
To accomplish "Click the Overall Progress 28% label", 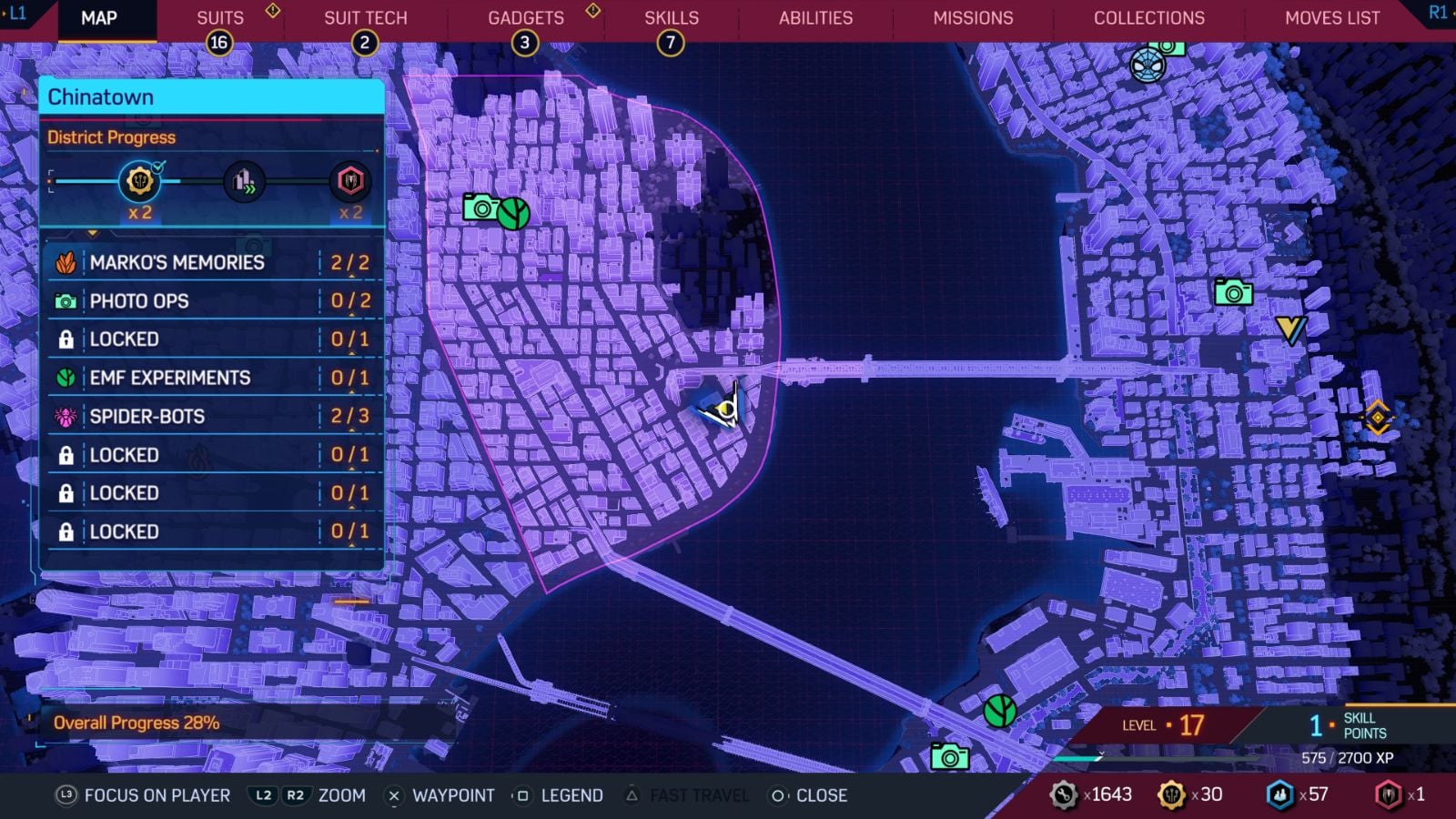I will (x=136, y=723).
